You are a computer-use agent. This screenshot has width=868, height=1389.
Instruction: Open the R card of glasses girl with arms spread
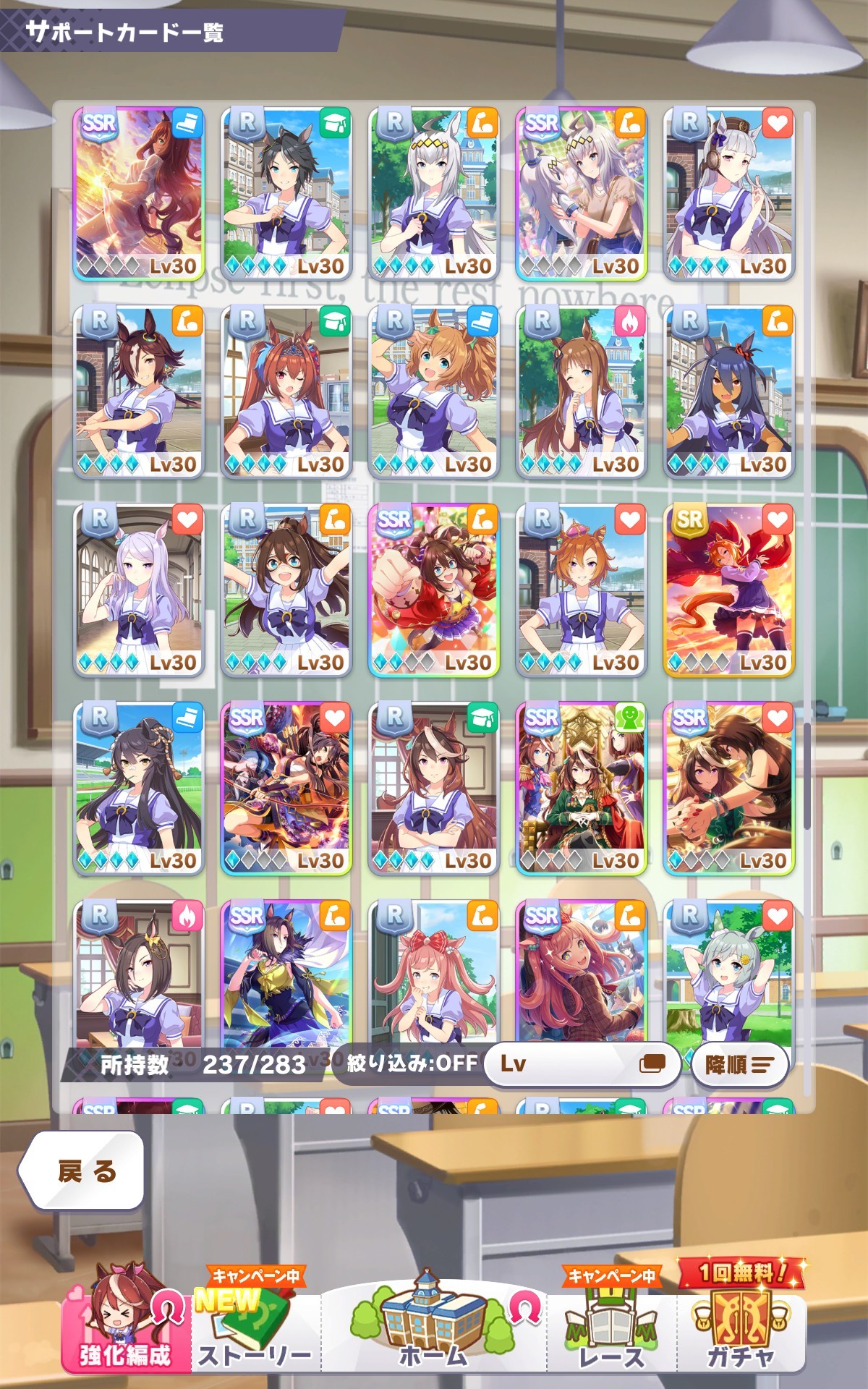pos(286,590)
